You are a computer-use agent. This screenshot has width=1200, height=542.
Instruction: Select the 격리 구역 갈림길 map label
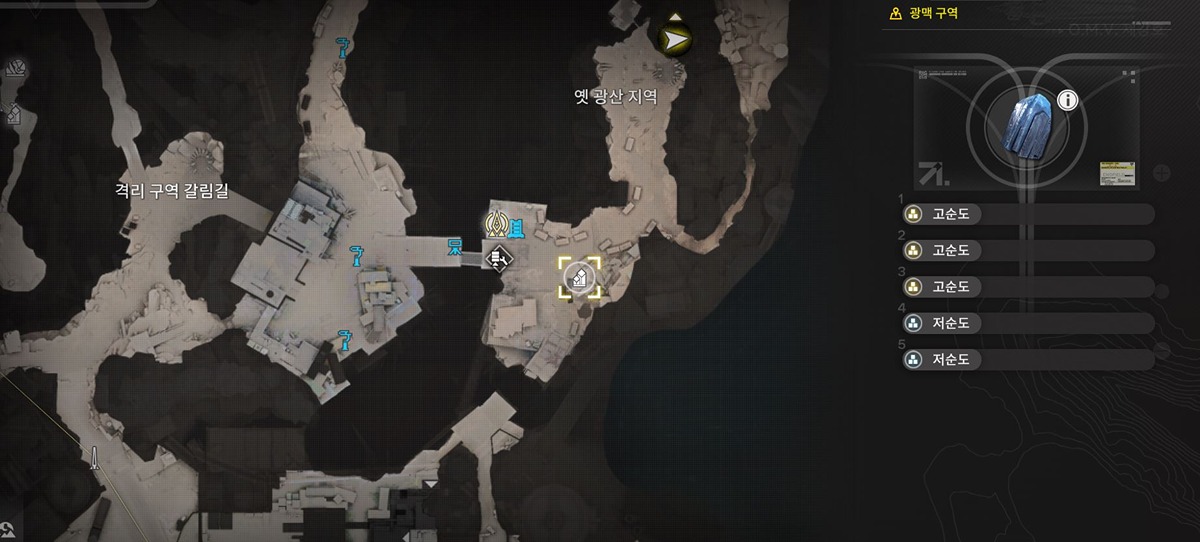pyautogui.click(x=171, y=191)
